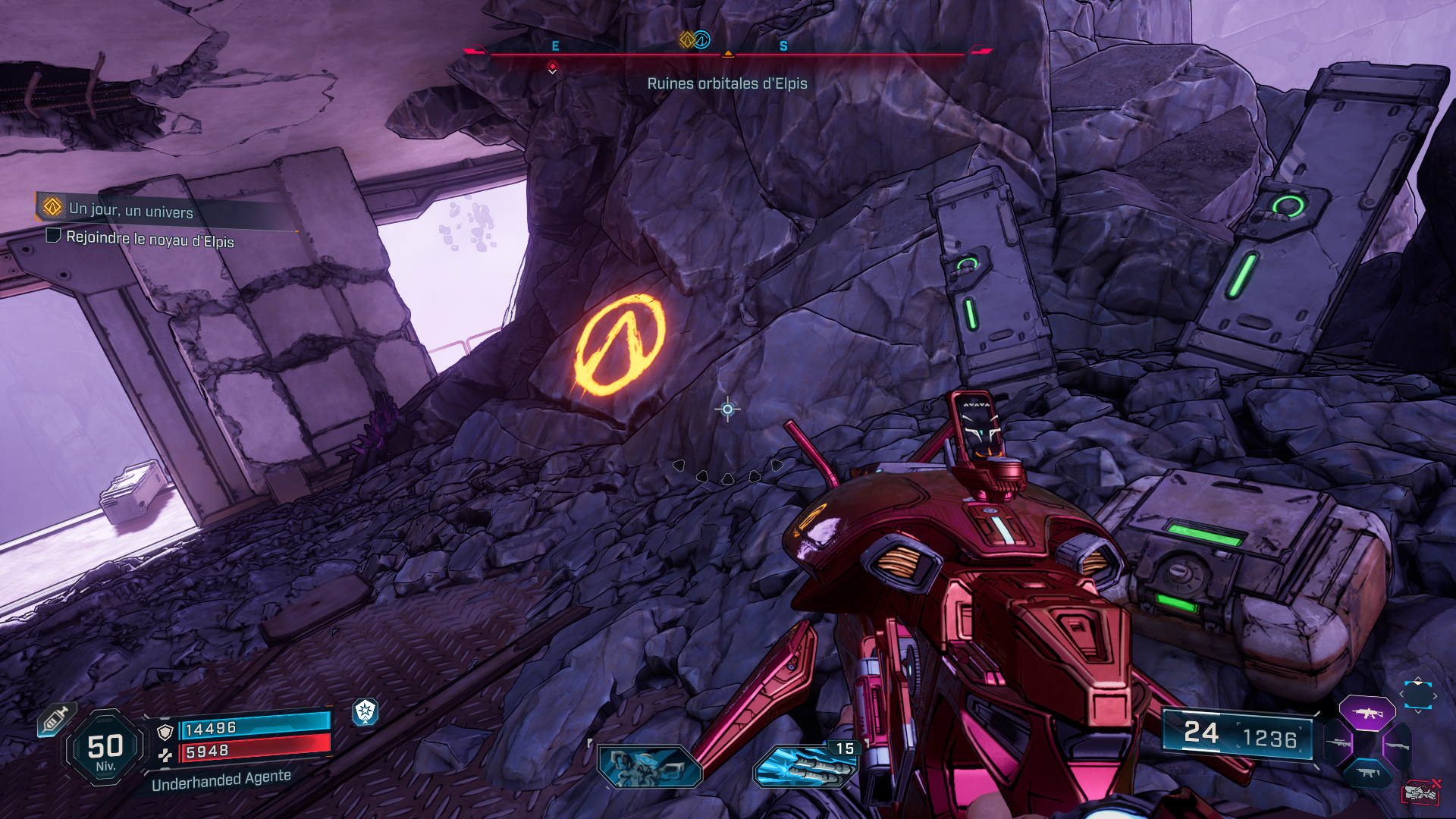Open the "Un jour, un univers" quest tracker
The width and height of the screenshot is (1456, 819).
(x=130, y=209)
